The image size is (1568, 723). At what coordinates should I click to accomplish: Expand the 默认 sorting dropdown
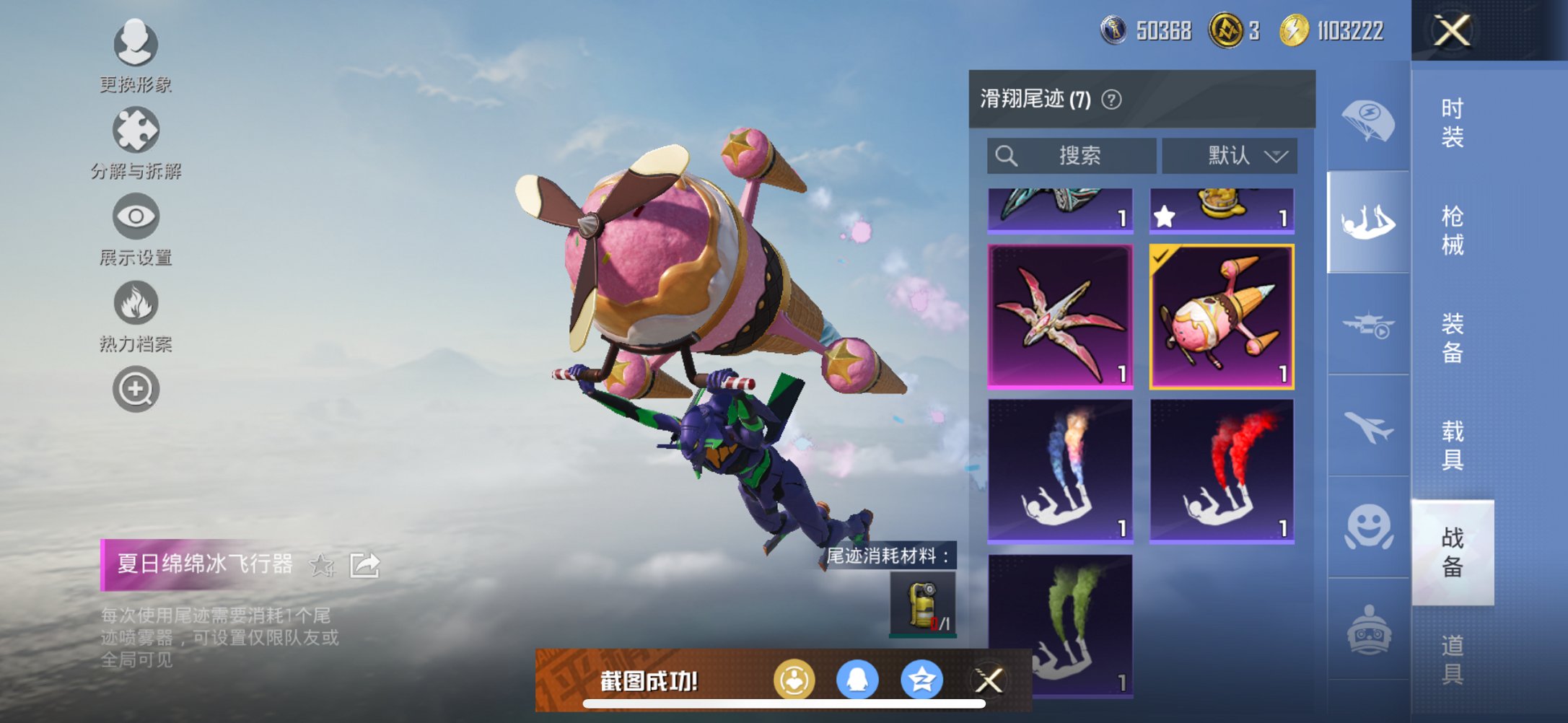pyautogui.click(x=1231, y=155)
